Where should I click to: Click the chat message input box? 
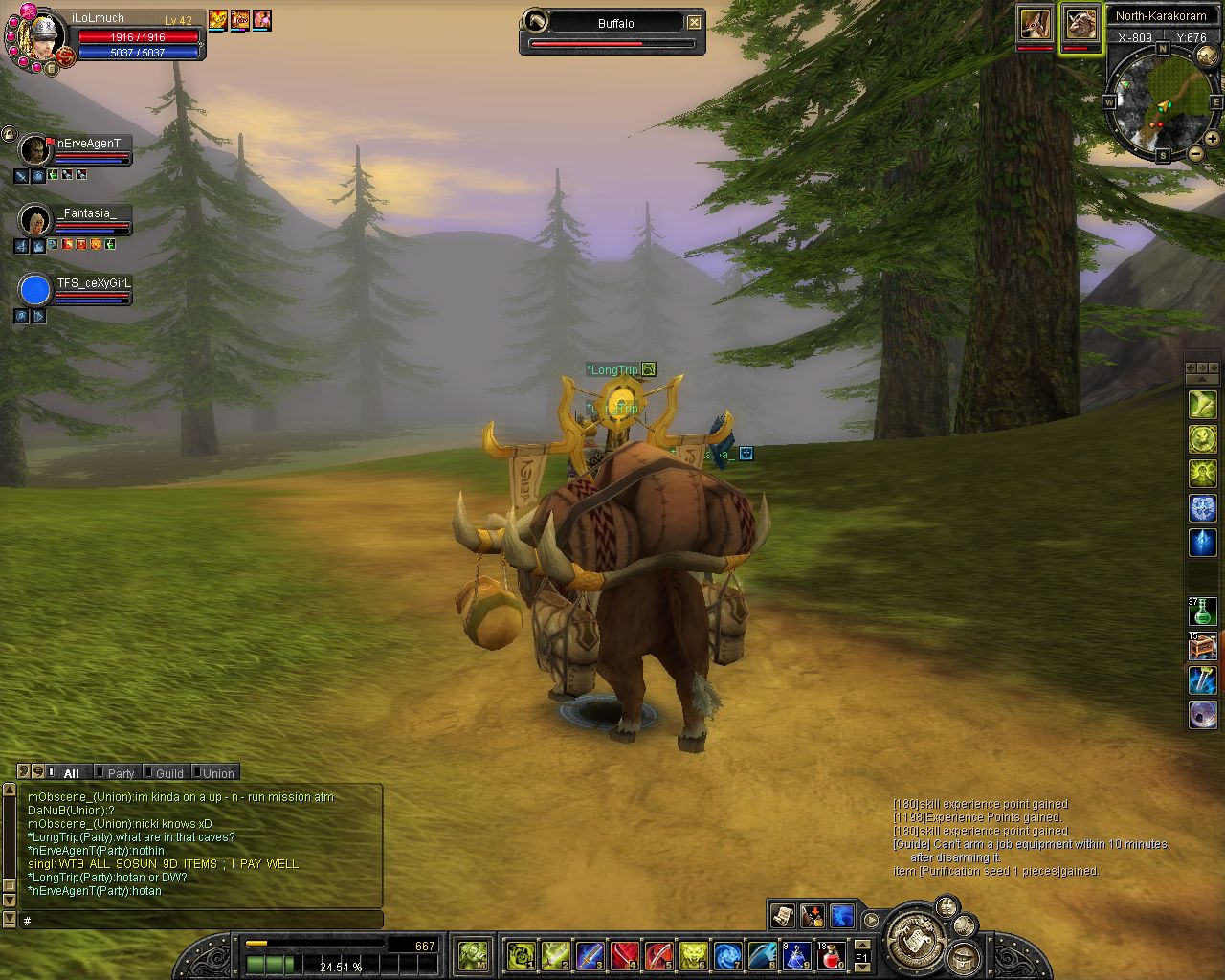201,921
